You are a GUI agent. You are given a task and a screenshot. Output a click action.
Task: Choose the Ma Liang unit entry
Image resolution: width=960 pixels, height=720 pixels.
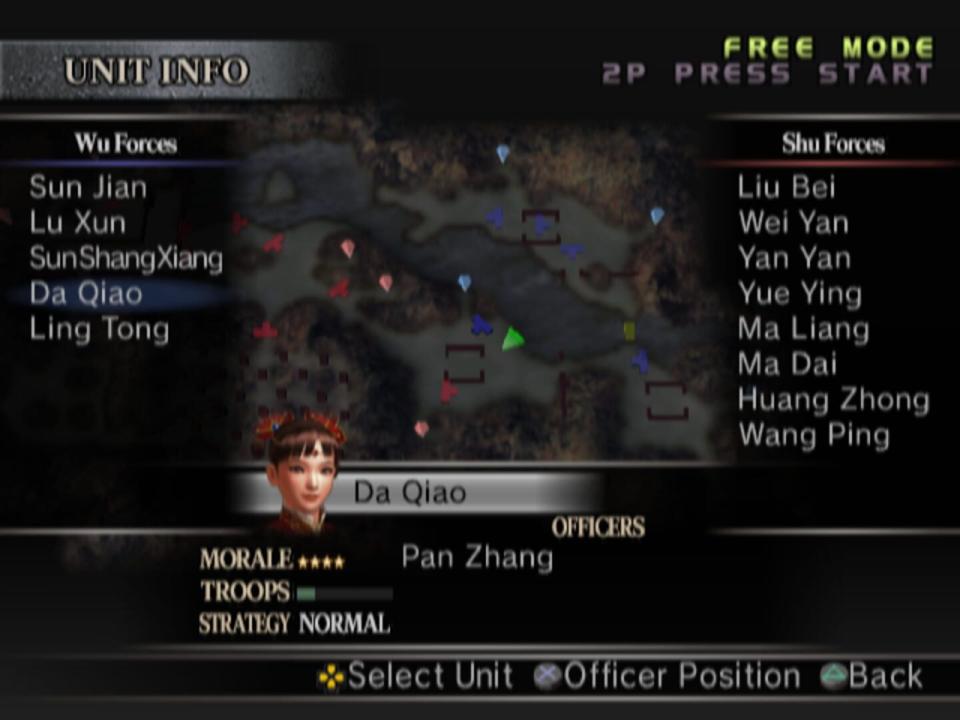pyautogui.click(x=803, y=329)
